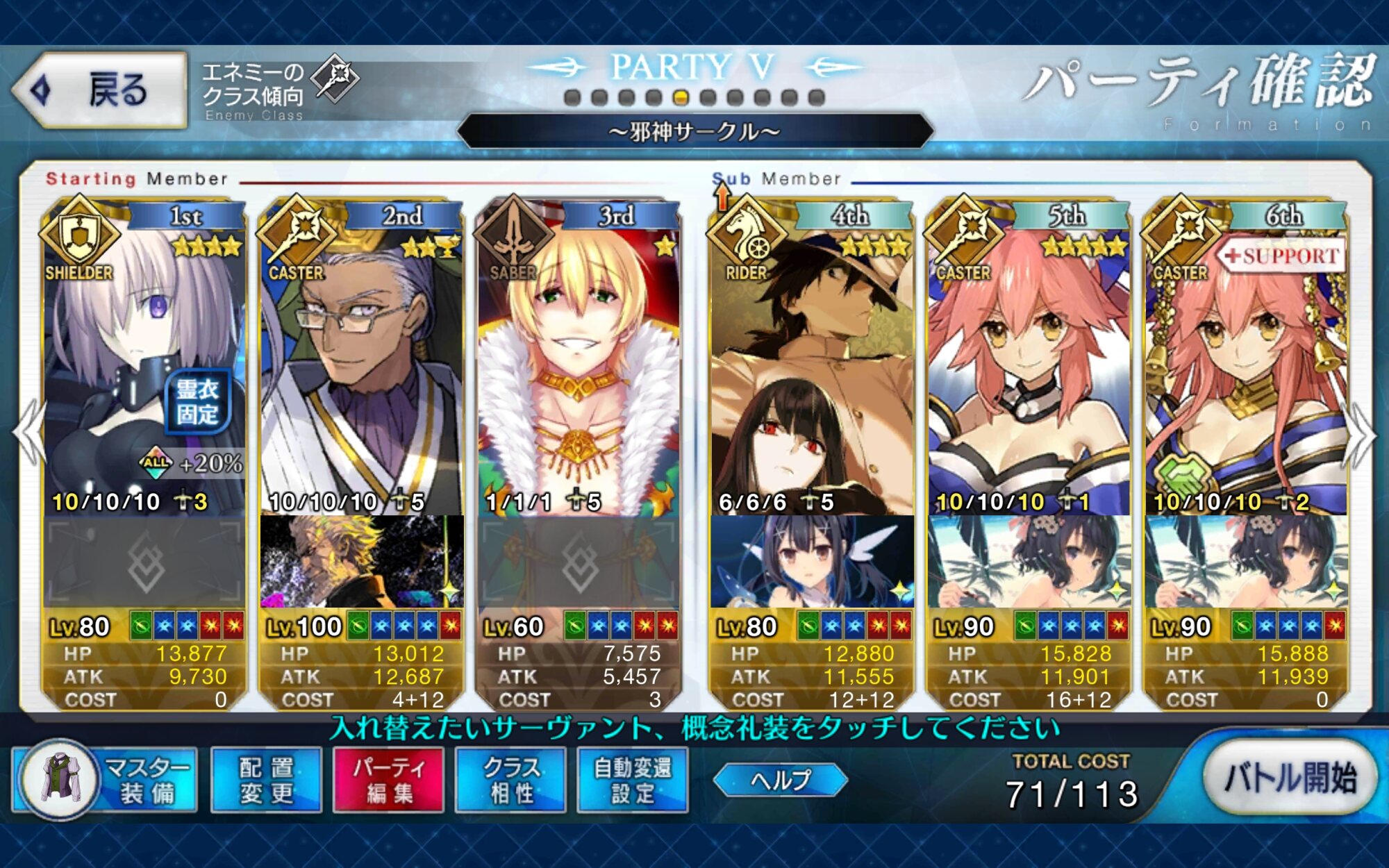Open the マスター装備 master equipment menu
Screen dimensions: 1389x868
click(x=106, y=780)
